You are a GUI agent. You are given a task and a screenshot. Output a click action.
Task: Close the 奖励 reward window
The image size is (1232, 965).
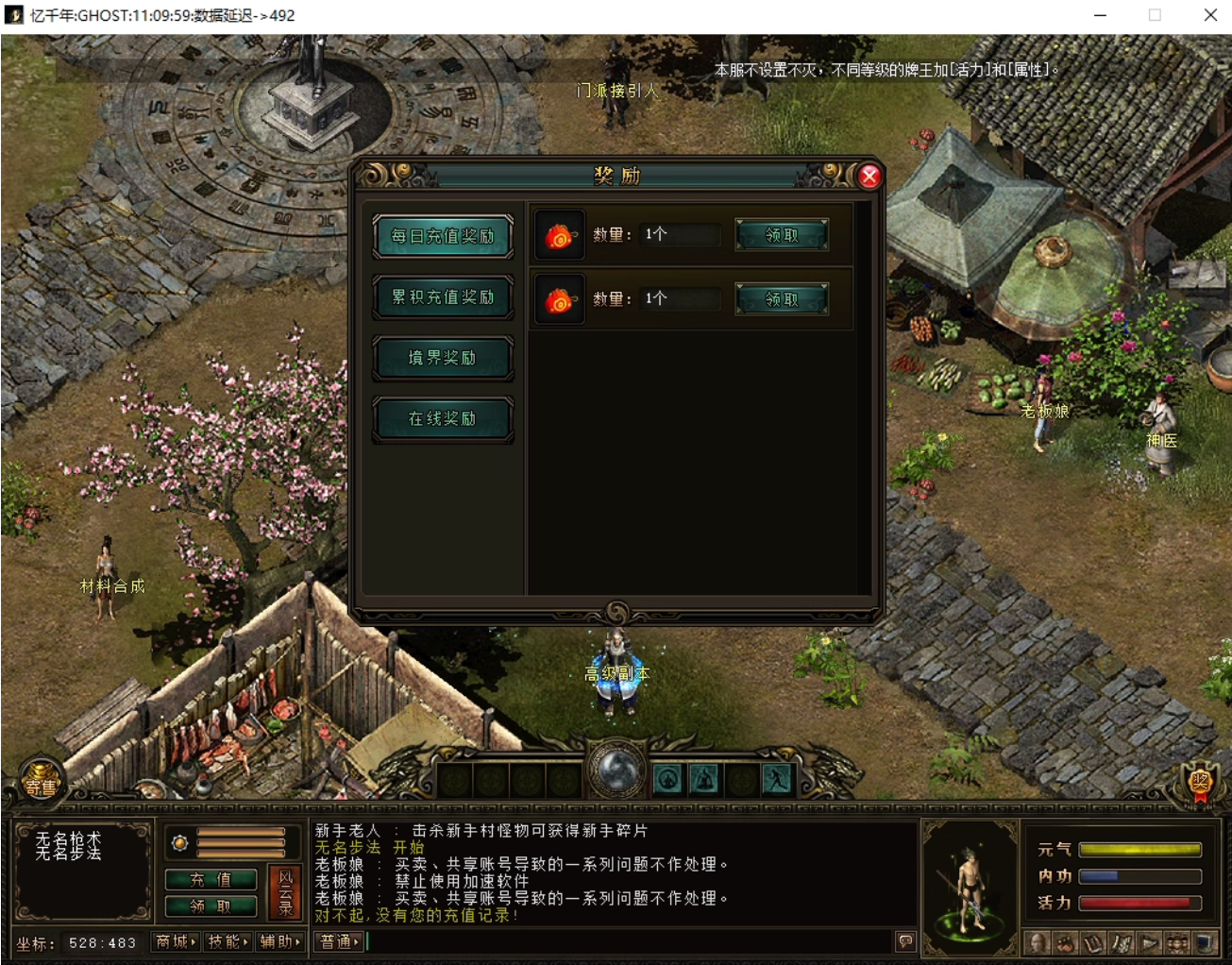coord(869,176)
